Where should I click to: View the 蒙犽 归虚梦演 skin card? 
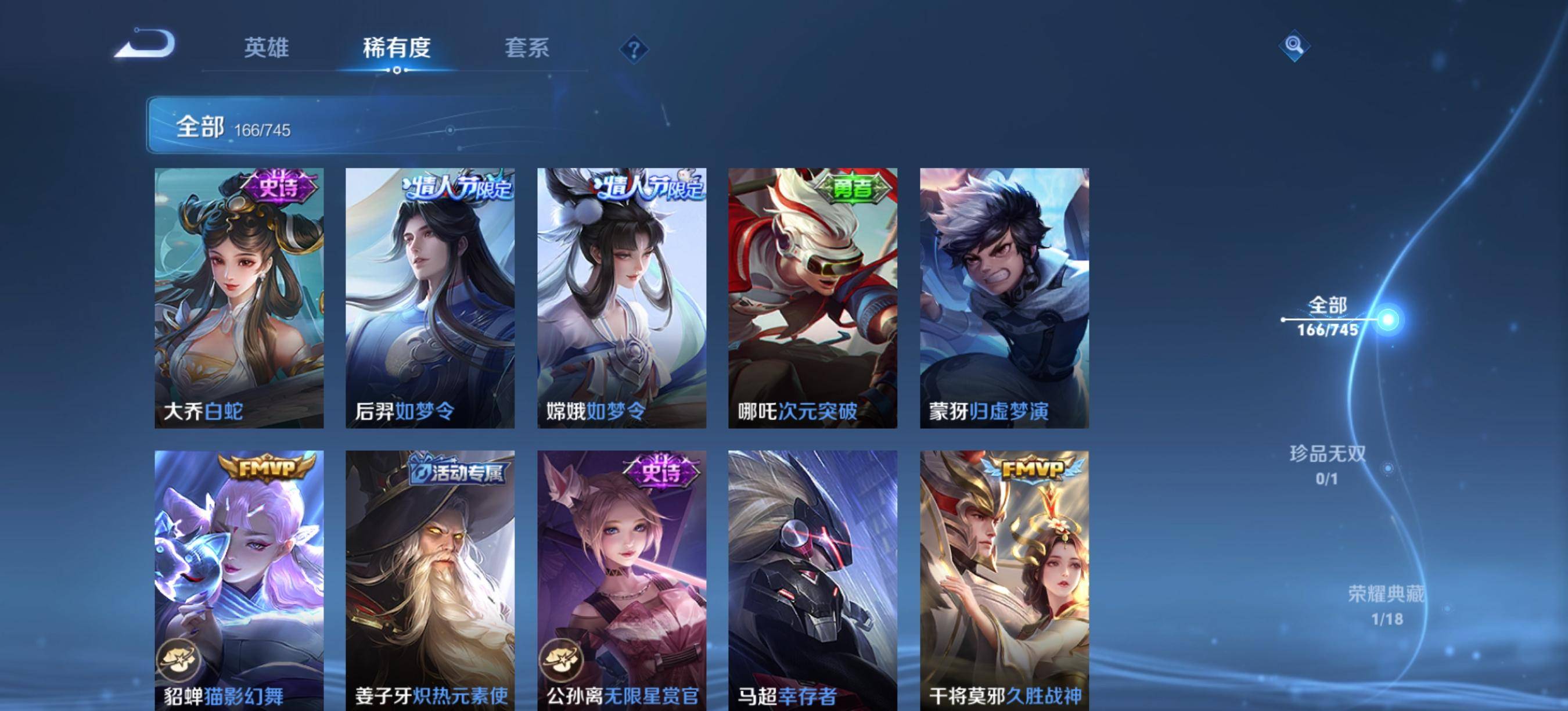click(1004, 297)
